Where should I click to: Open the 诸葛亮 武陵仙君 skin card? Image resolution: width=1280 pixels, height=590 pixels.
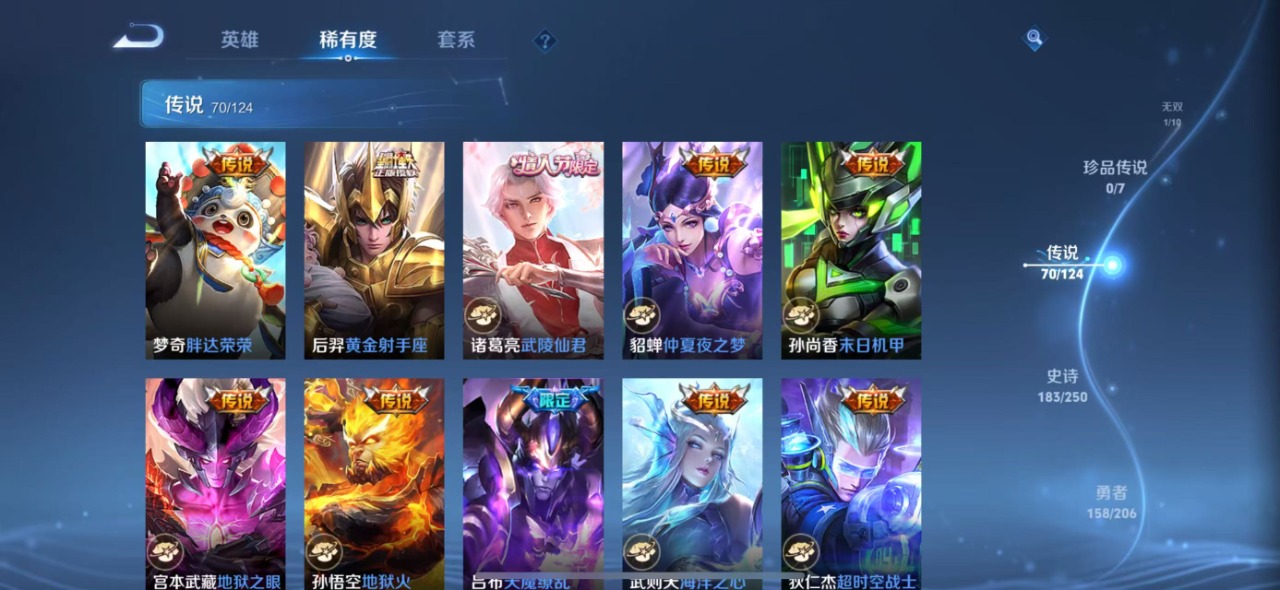pyautogui.click(x=533, y=250)
